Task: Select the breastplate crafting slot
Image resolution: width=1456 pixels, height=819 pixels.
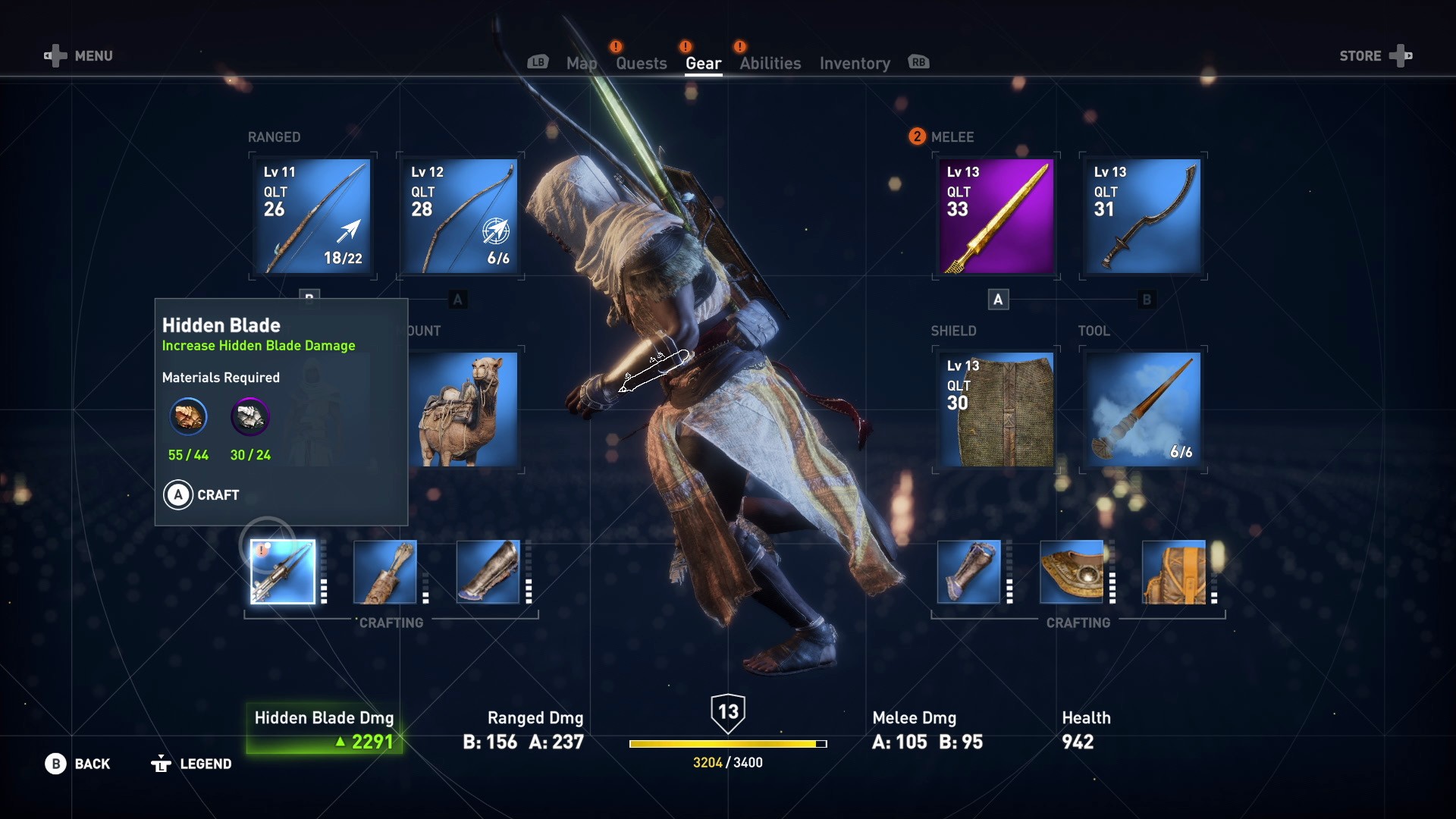Action: (1072, 572)
